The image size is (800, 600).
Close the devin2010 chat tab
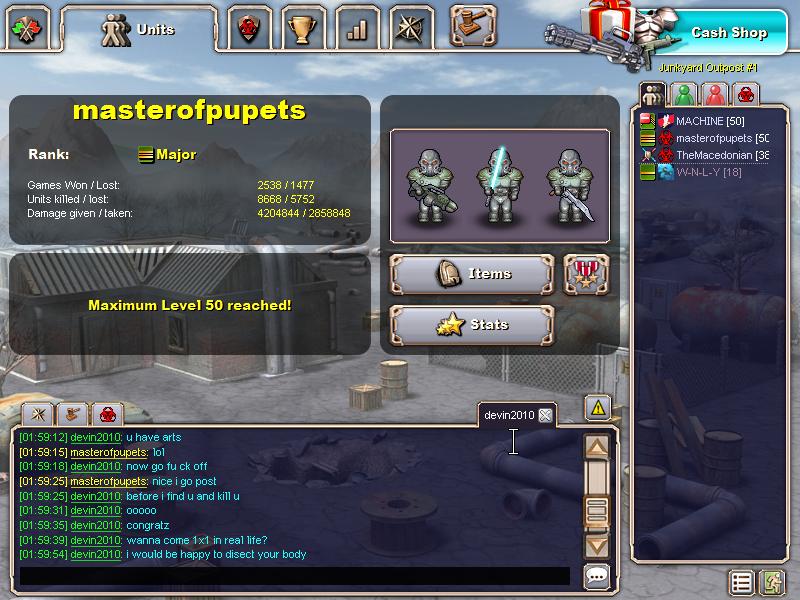tap(545, 415)
